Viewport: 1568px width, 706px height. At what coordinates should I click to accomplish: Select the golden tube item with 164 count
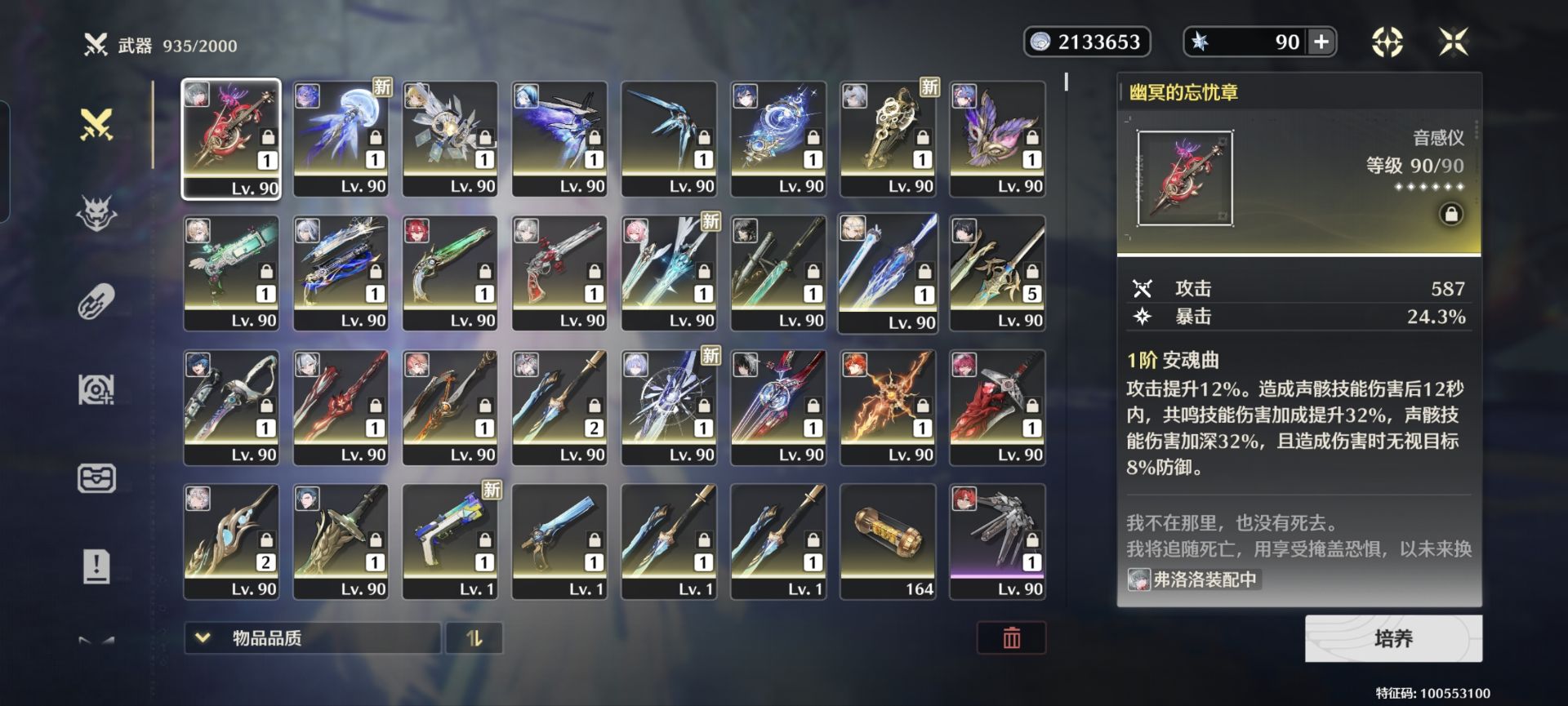(x=888, y=541)
